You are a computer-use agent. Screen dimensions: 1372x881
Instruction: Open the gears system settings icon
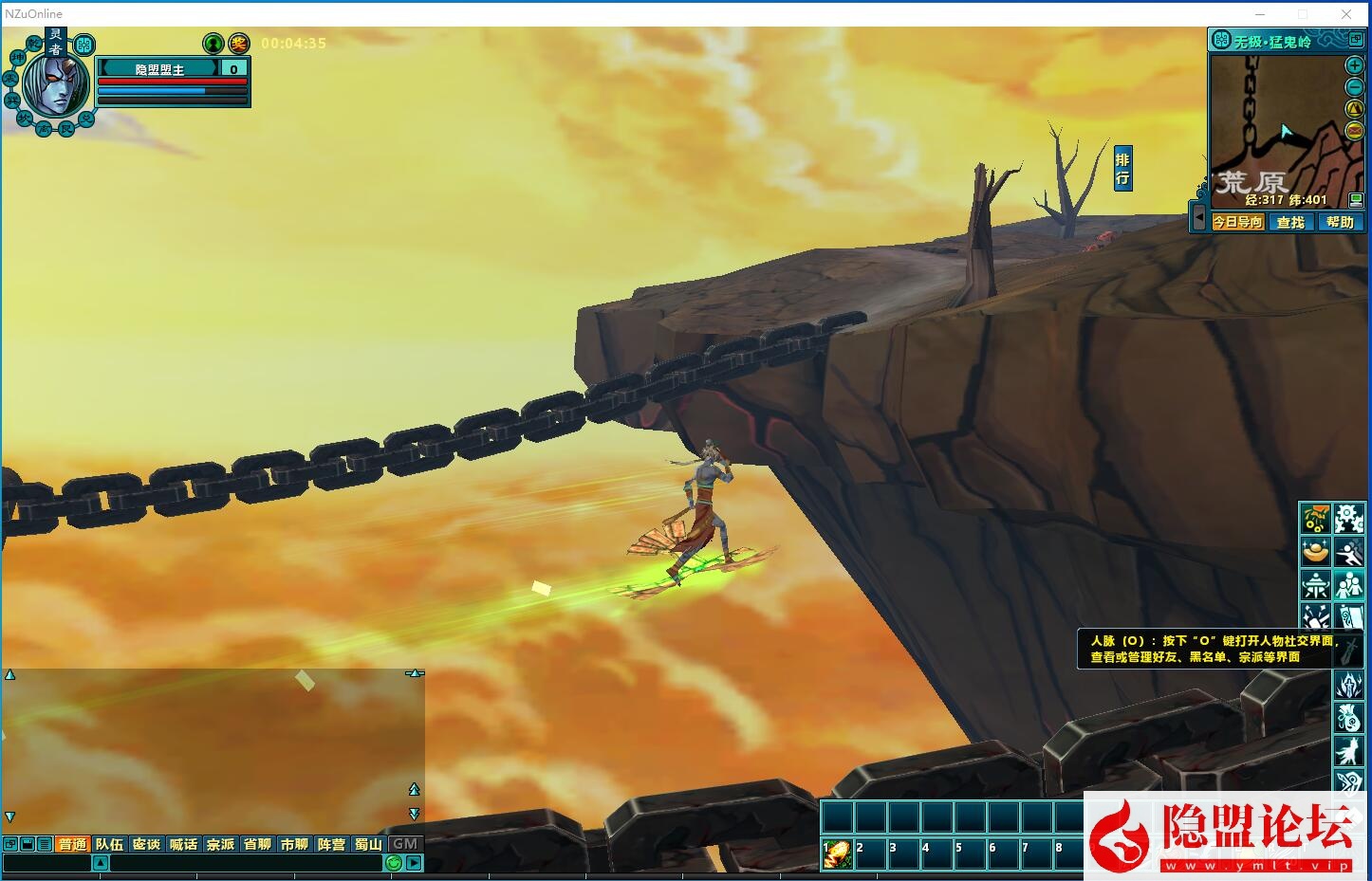(1348, 519)
